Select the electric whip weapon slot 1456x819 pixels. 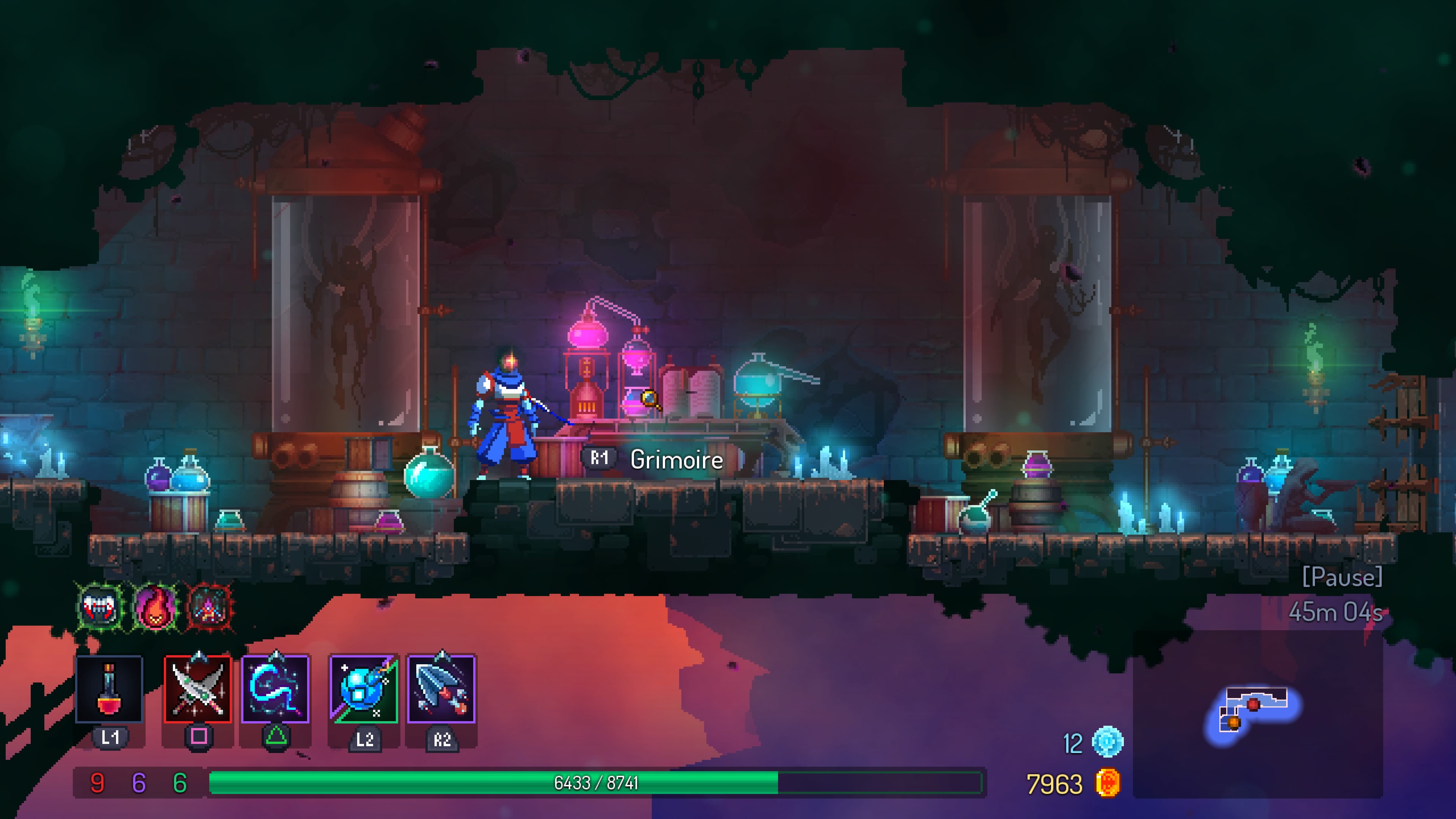(x=275, y=689)
